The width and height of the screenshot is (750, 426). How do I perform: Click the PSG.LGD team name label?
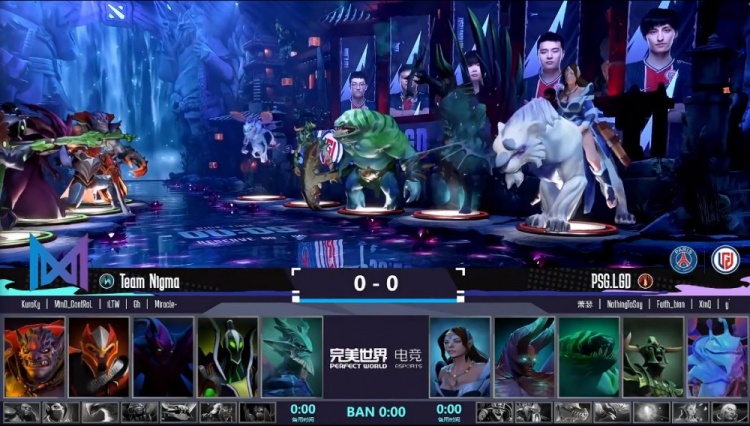click(x=602, y=282)
